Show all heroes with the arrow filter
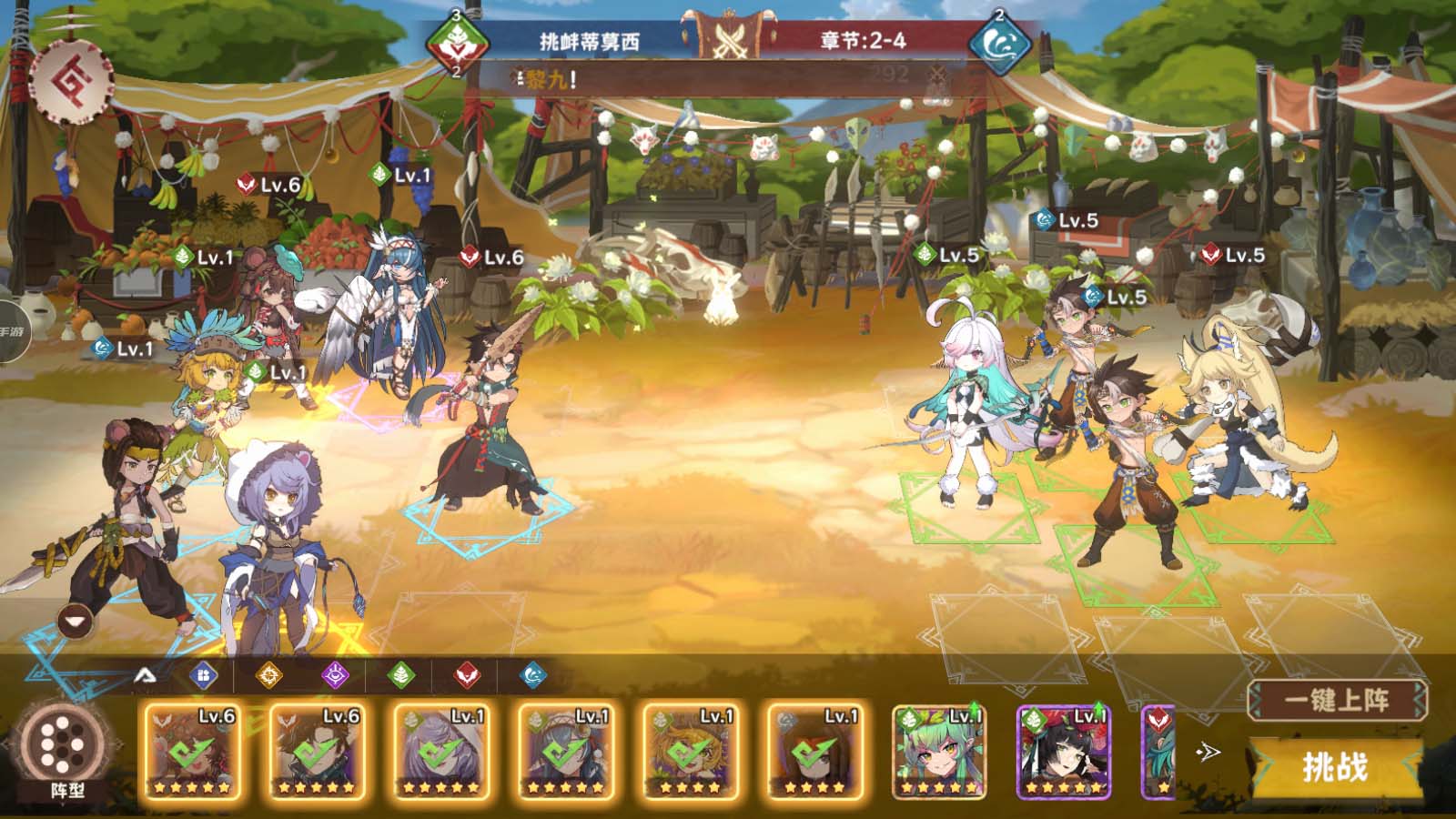This screenshot has width=1456, height=819. click(x=145, y=675)
